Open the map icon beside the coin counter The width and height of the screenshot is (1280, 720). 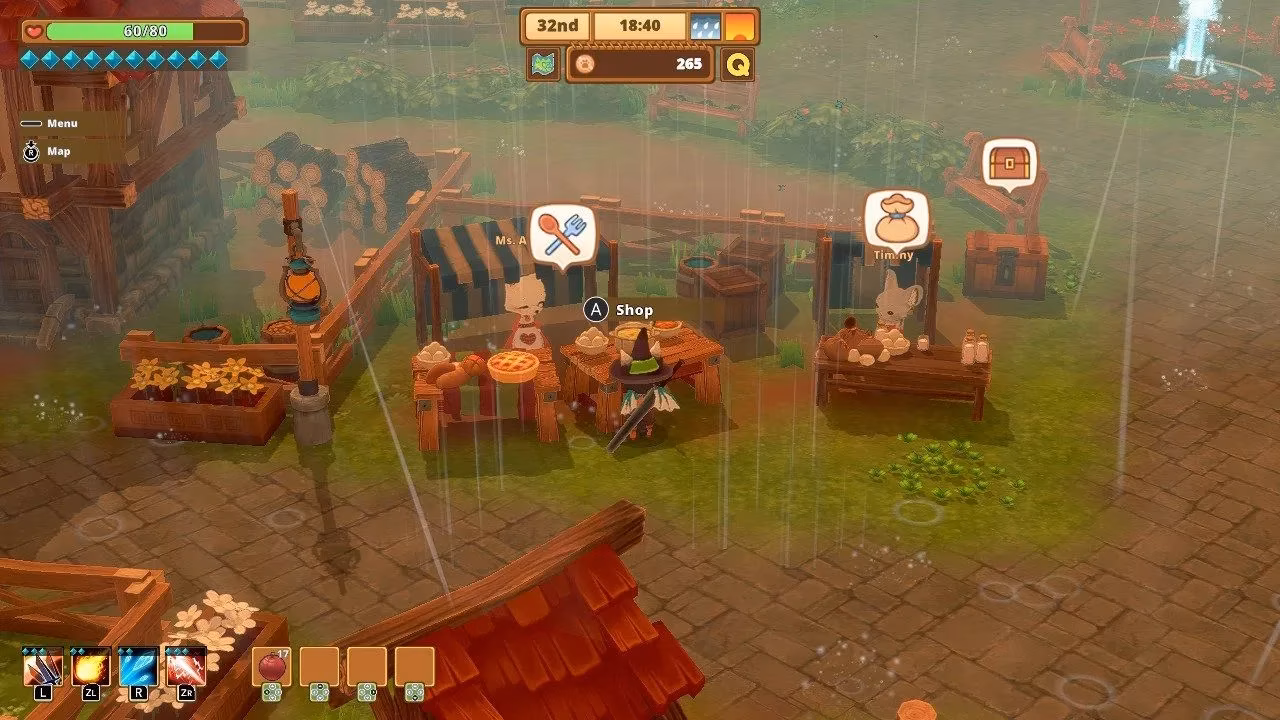(x=543, y=64)
